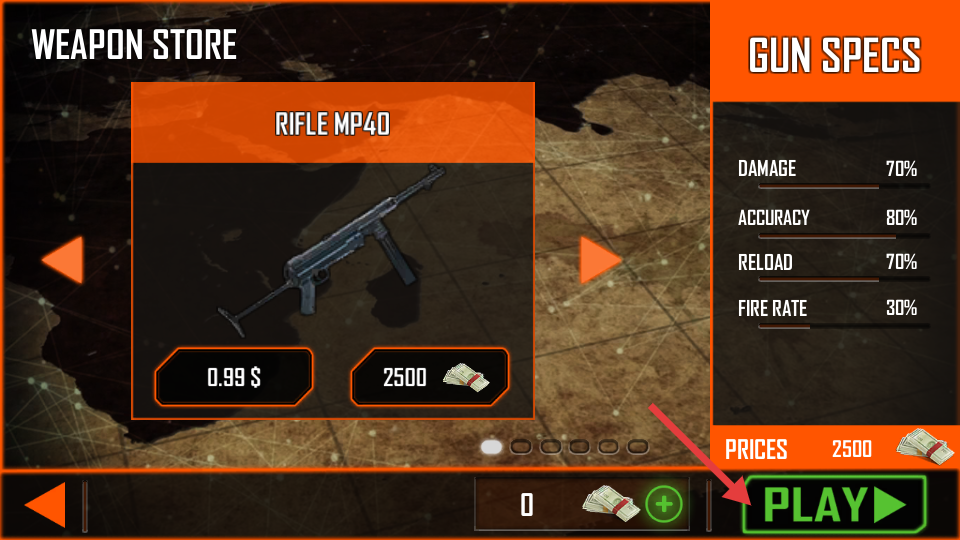Screen dimensions: 960x540
Task: Show the previous weapon with left arrow
Action: point(63,261)
